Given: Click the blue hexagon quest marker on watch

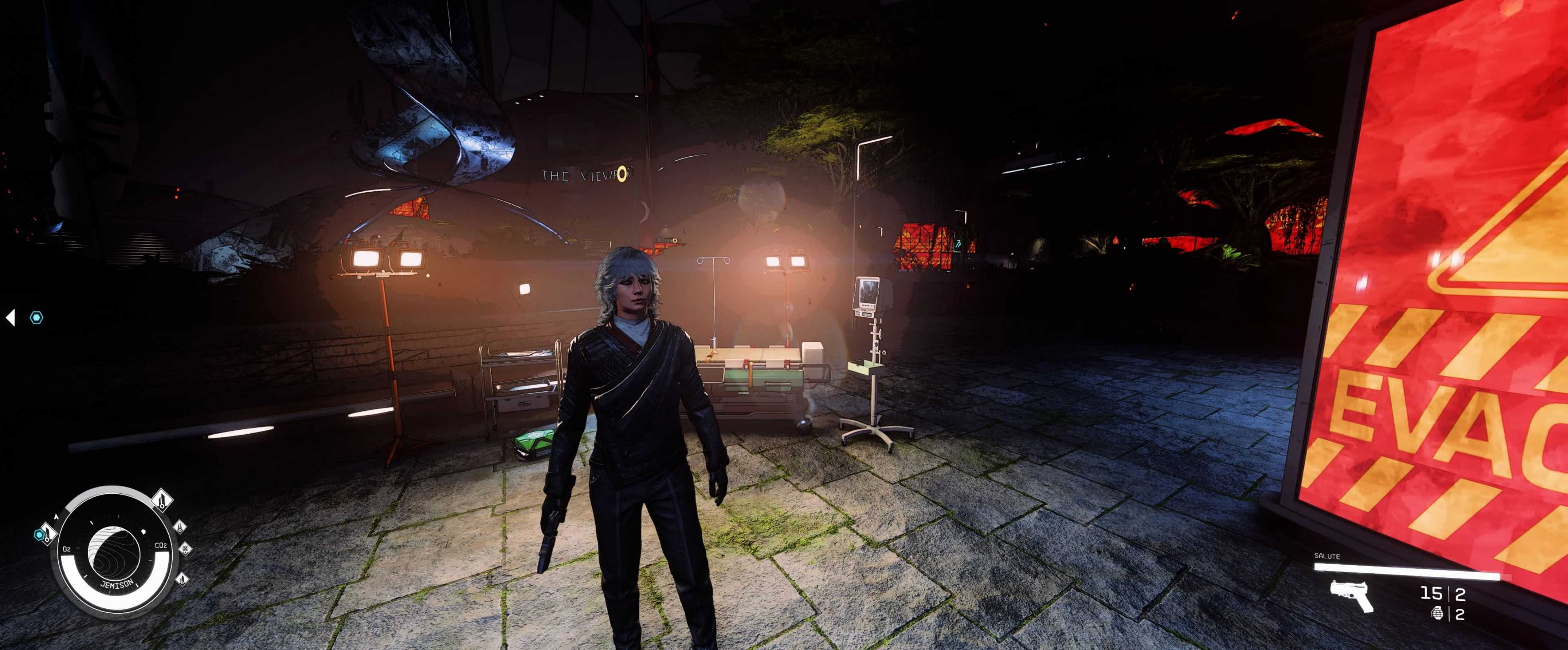Looking at the screenshot, I should (x=40, y=535).
